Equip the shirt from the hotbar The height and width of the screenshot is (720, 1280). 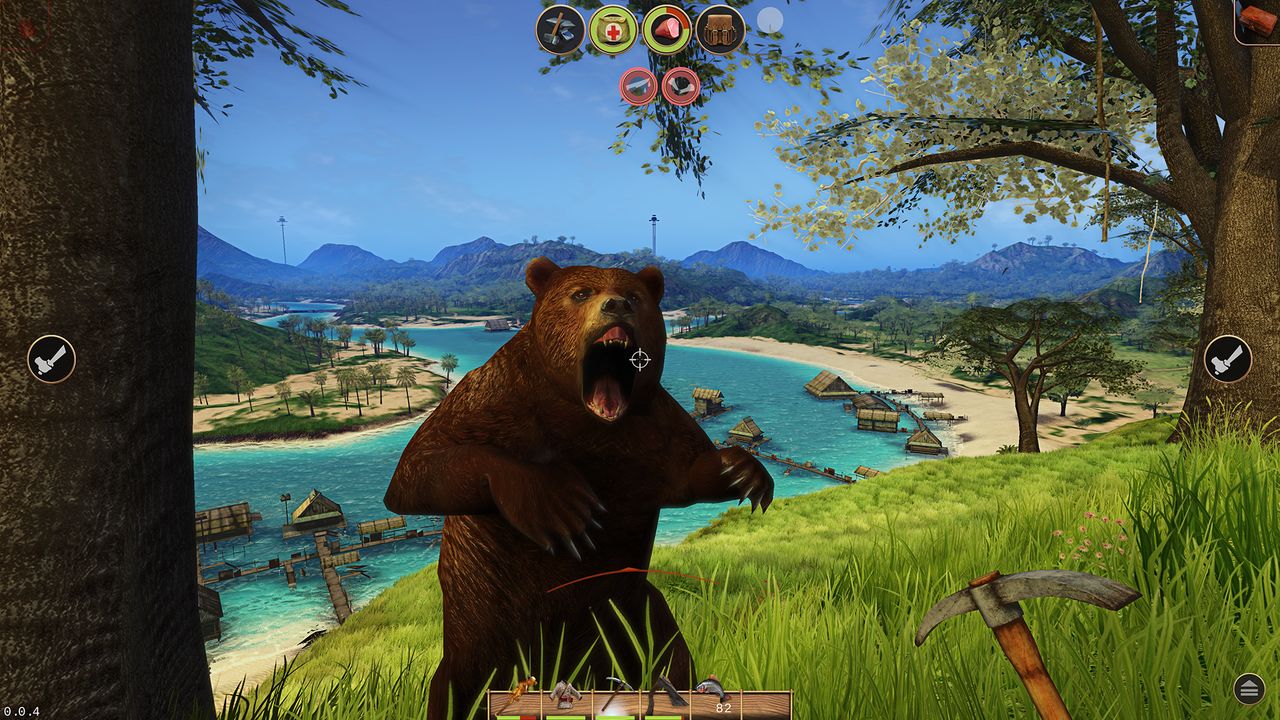coord(565,693)
